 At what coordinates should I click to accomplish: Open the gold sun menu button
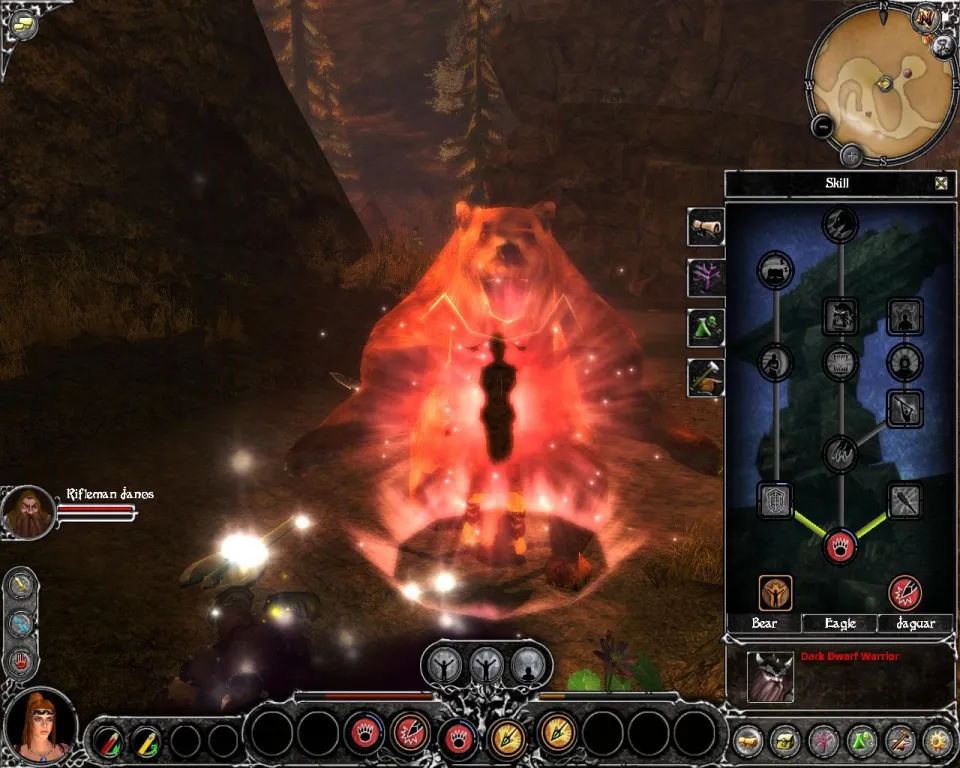tap(937, 741)
